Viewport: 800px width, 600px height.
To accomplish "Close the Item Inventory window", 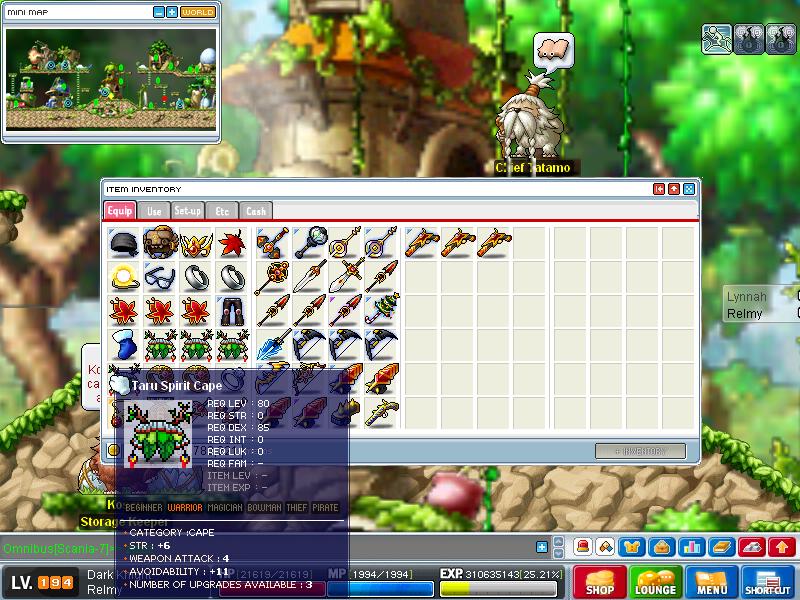I will tap(689, 189).
